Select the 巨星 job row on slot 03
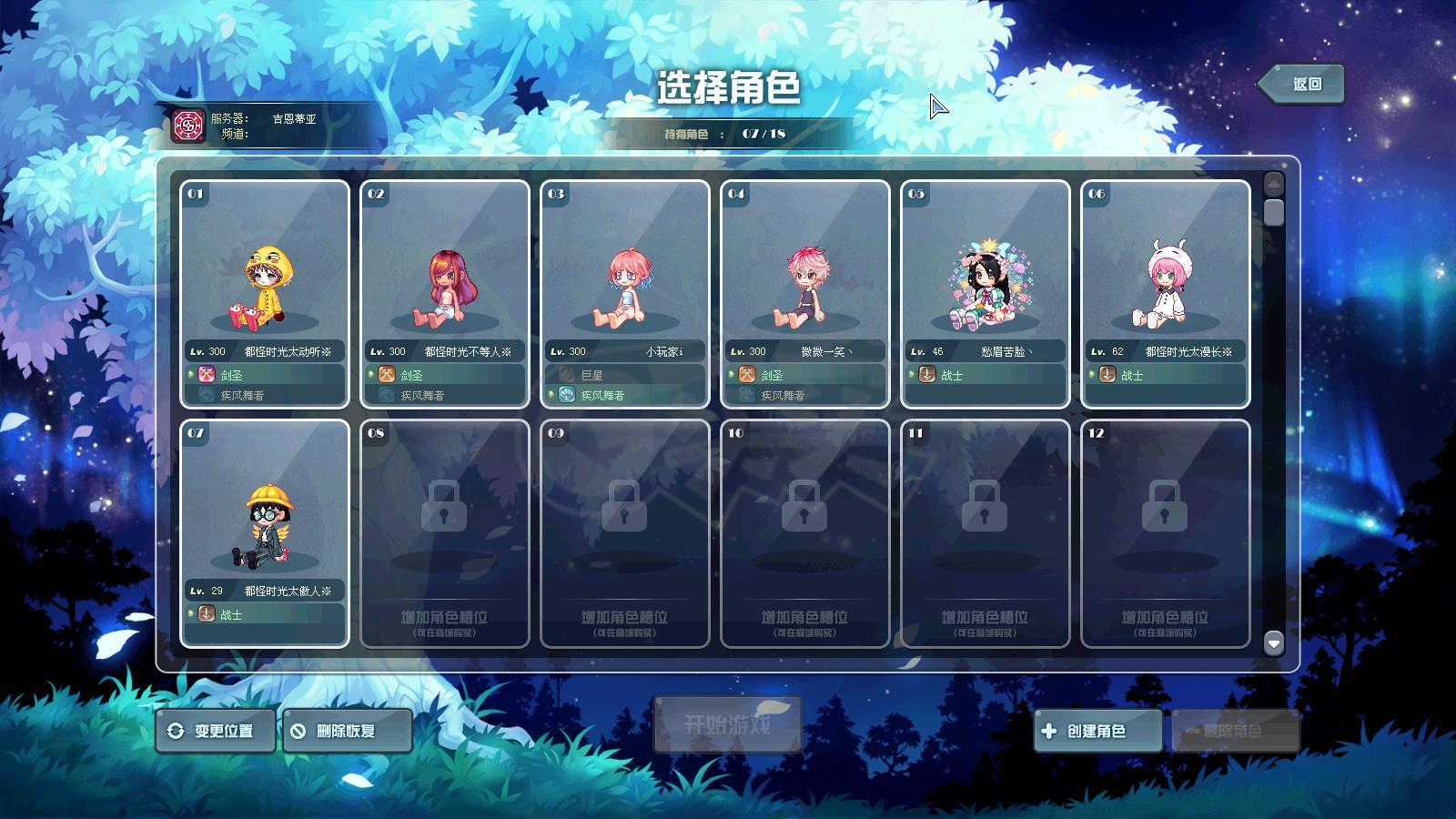1456x819 pixels. (625, 374)
